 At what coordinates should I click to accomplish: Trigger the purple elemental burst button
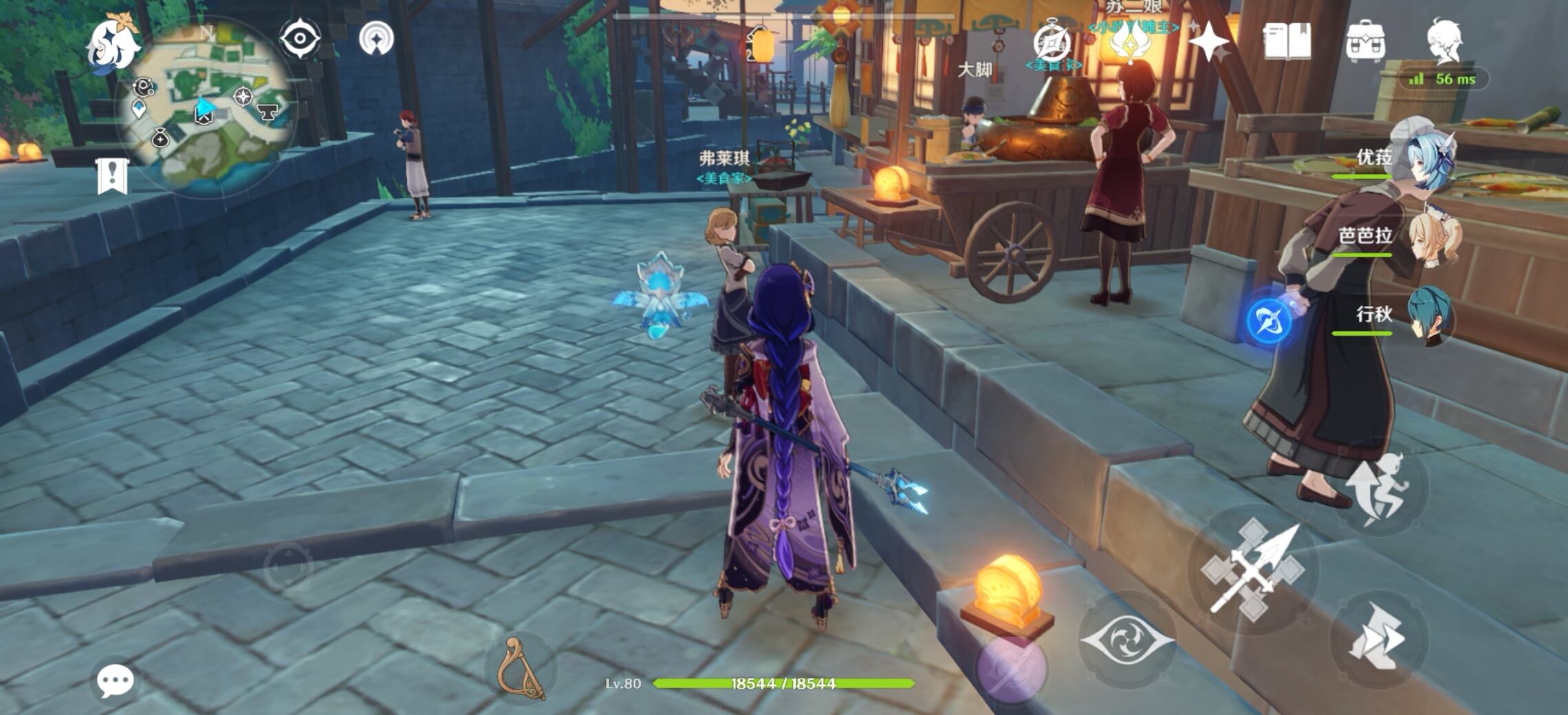pyautogui.click(x=1011, y=668)
